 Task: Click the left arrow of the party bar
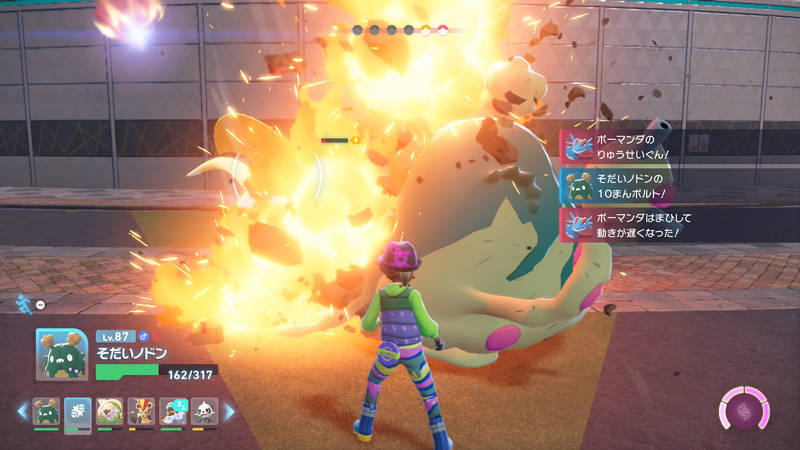point(21,411)
